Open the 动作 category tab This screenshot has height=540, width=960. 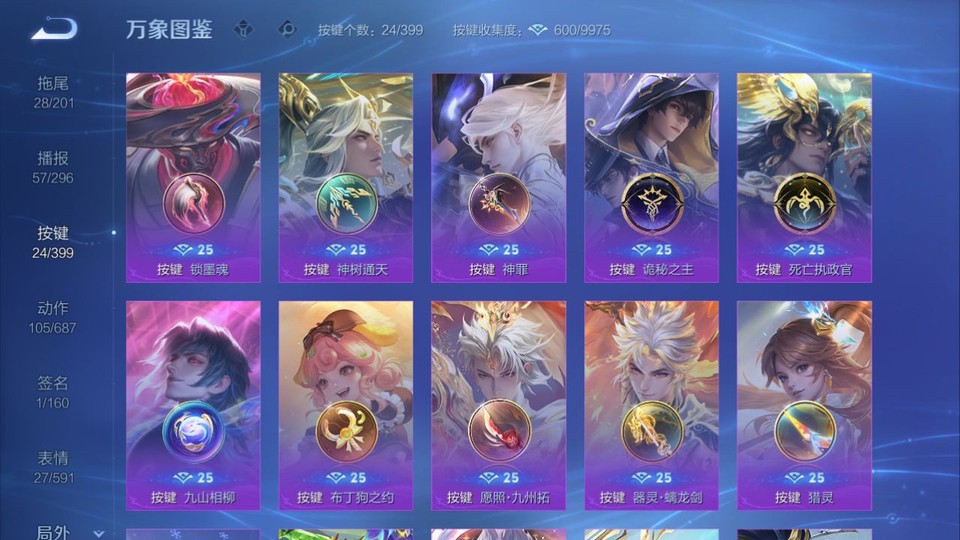[x=54, y=317]
